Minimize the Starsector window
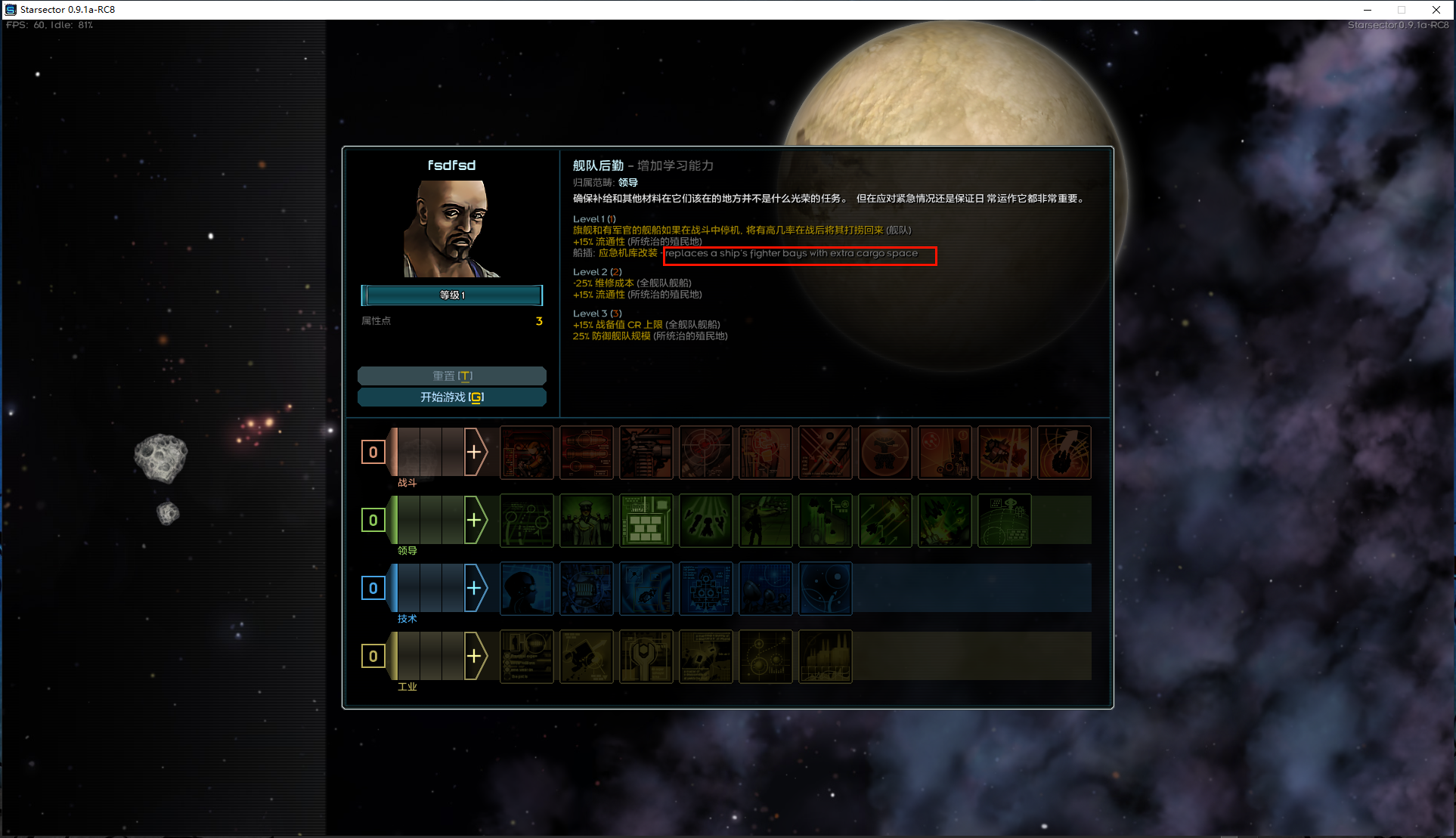Viewport: 1456px width, 838px height. click(1367, 10)
